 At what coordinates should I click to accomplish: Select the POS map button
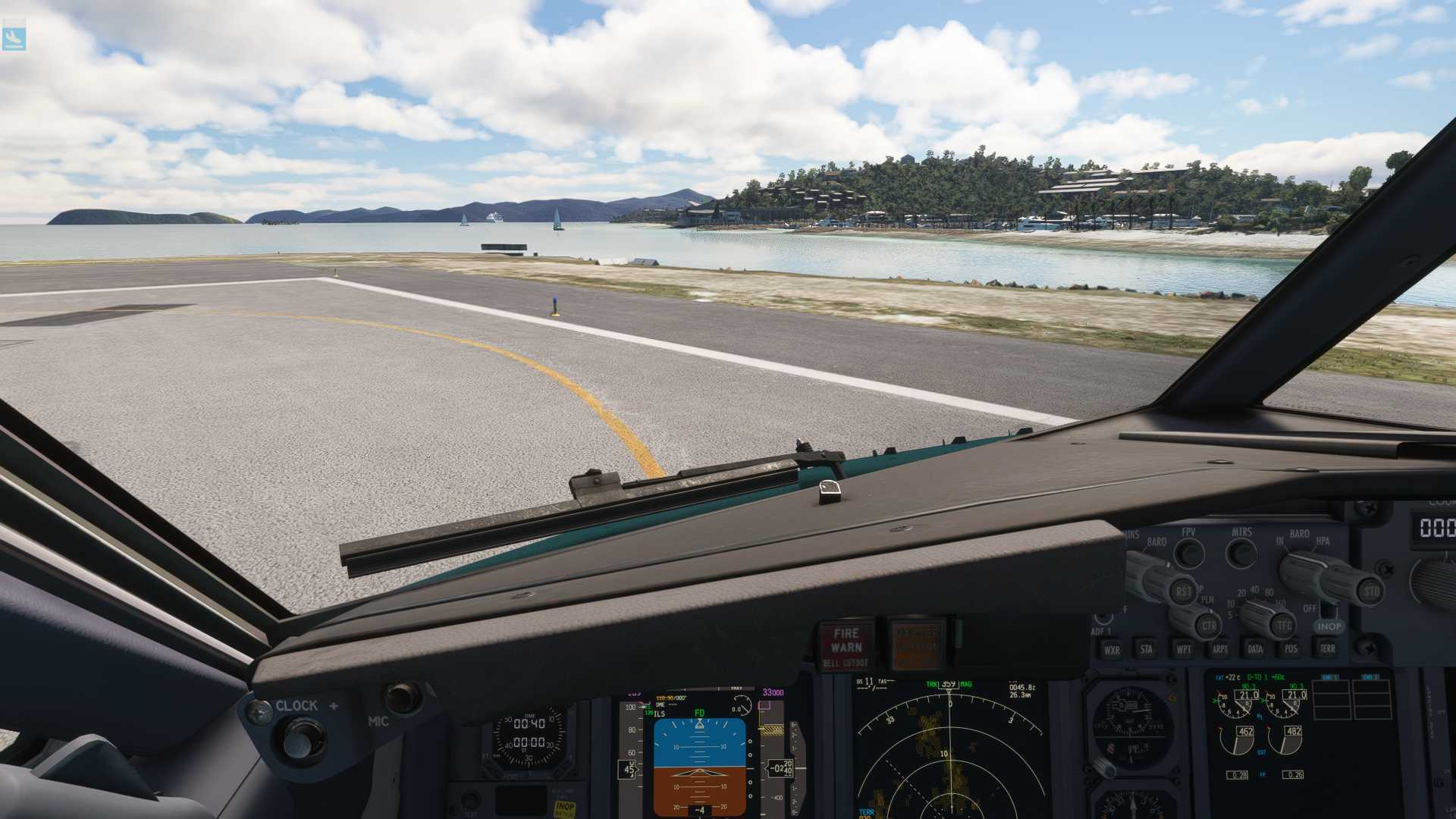(1291, 649)
